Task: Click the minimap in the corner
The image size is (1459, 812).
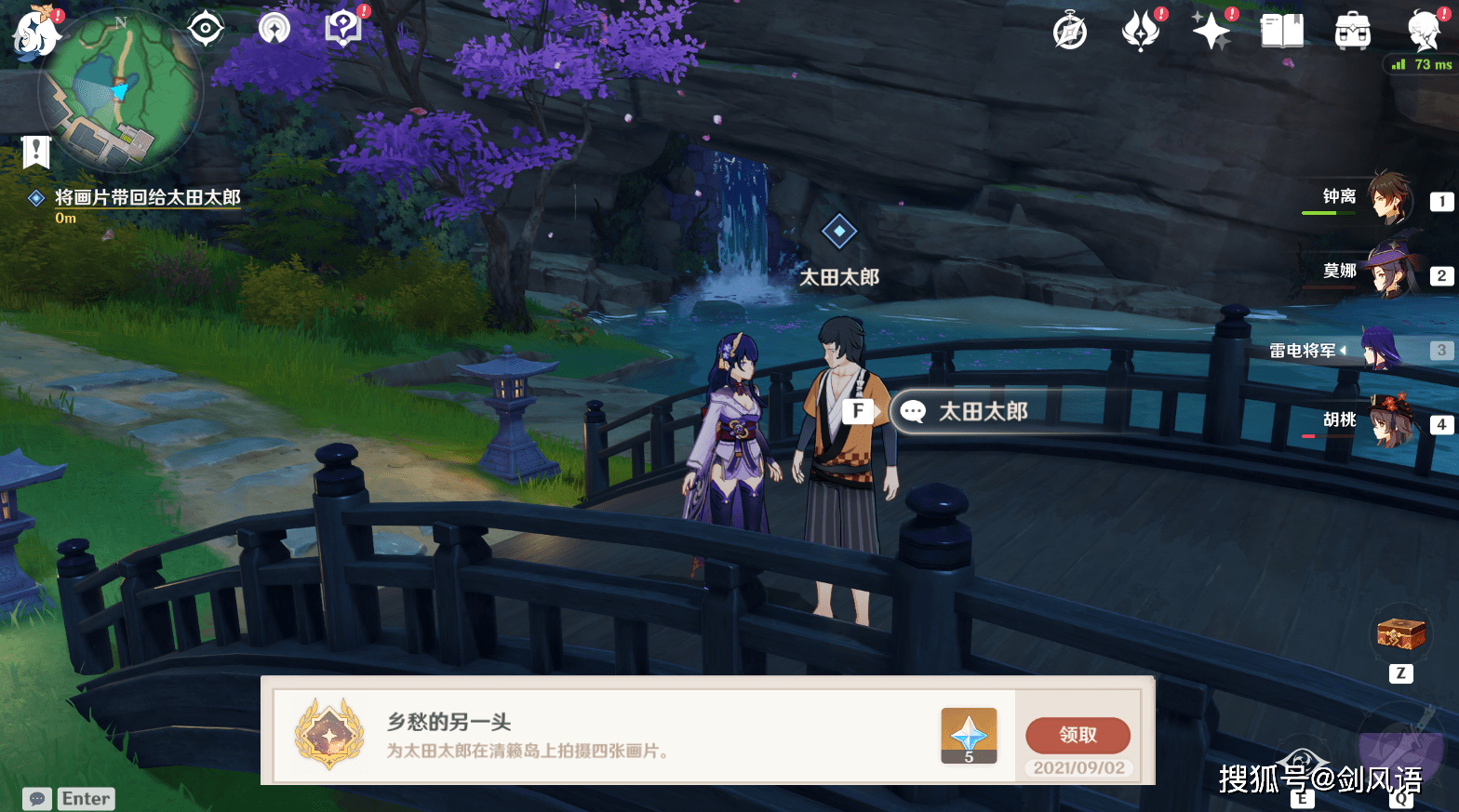Action: point(121,88)
